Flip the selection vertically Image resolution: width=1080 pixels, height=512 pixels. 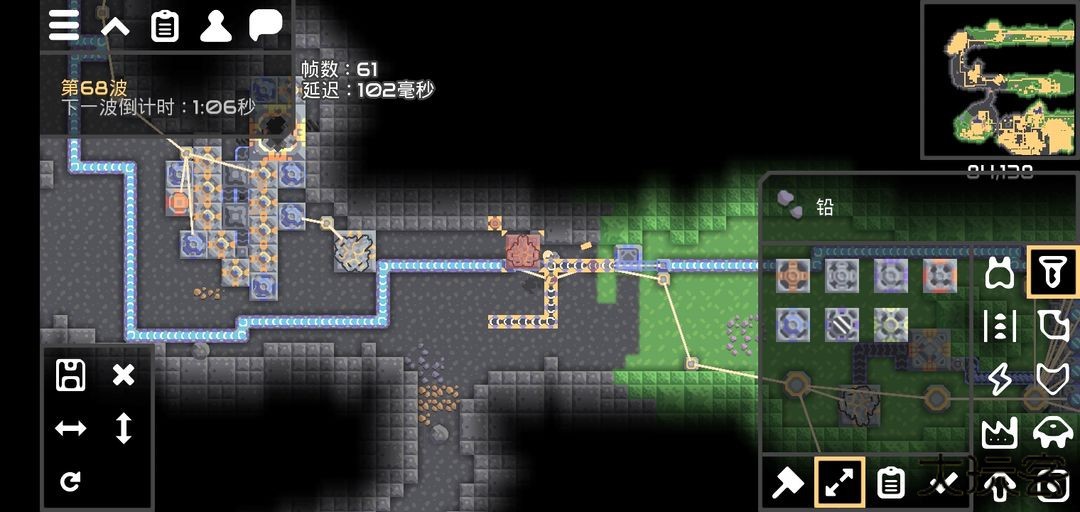point(123,428)
